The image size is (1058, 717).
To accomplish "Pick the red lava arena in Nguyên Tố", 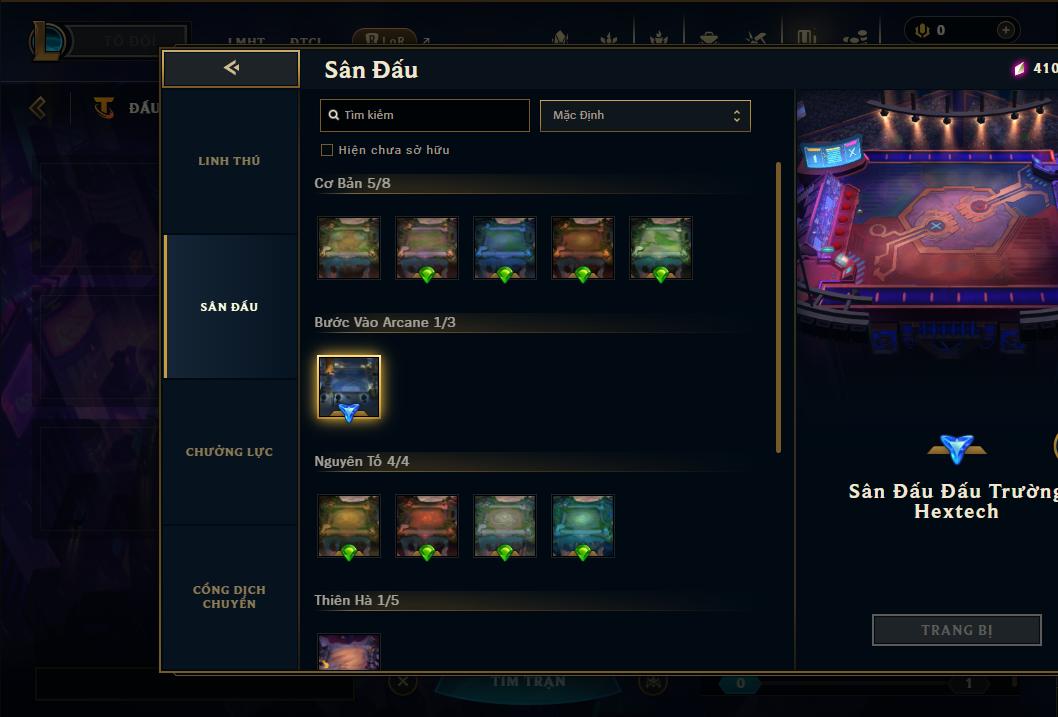I will point(427,525).
